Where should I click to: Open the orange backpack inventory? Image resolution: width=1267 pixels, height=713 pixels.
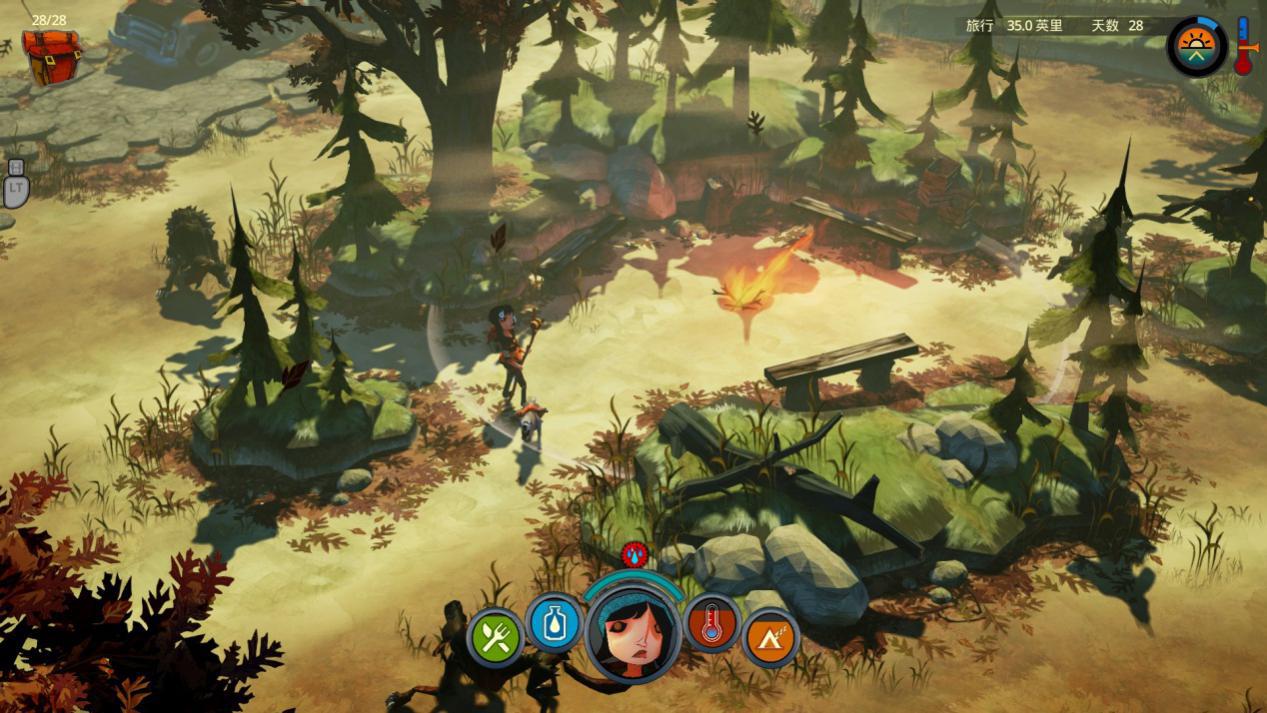(51, 56)
